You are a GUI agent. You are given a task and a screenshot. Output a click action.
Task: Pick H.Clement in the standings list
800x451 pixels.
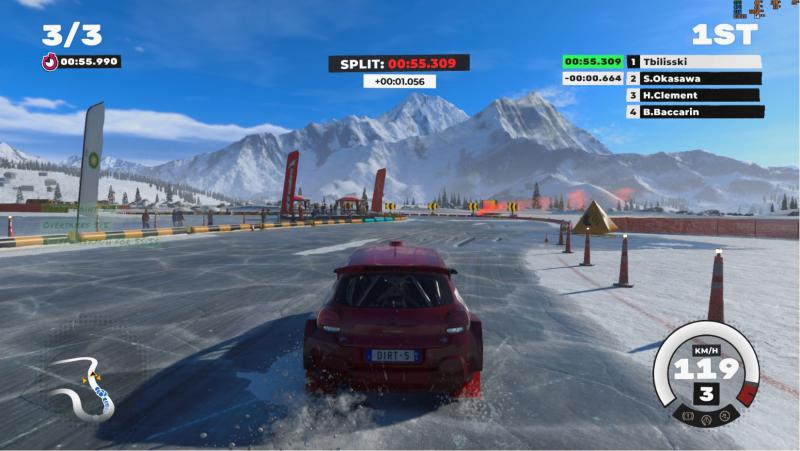pyautogui.click(x=693, y=95)
